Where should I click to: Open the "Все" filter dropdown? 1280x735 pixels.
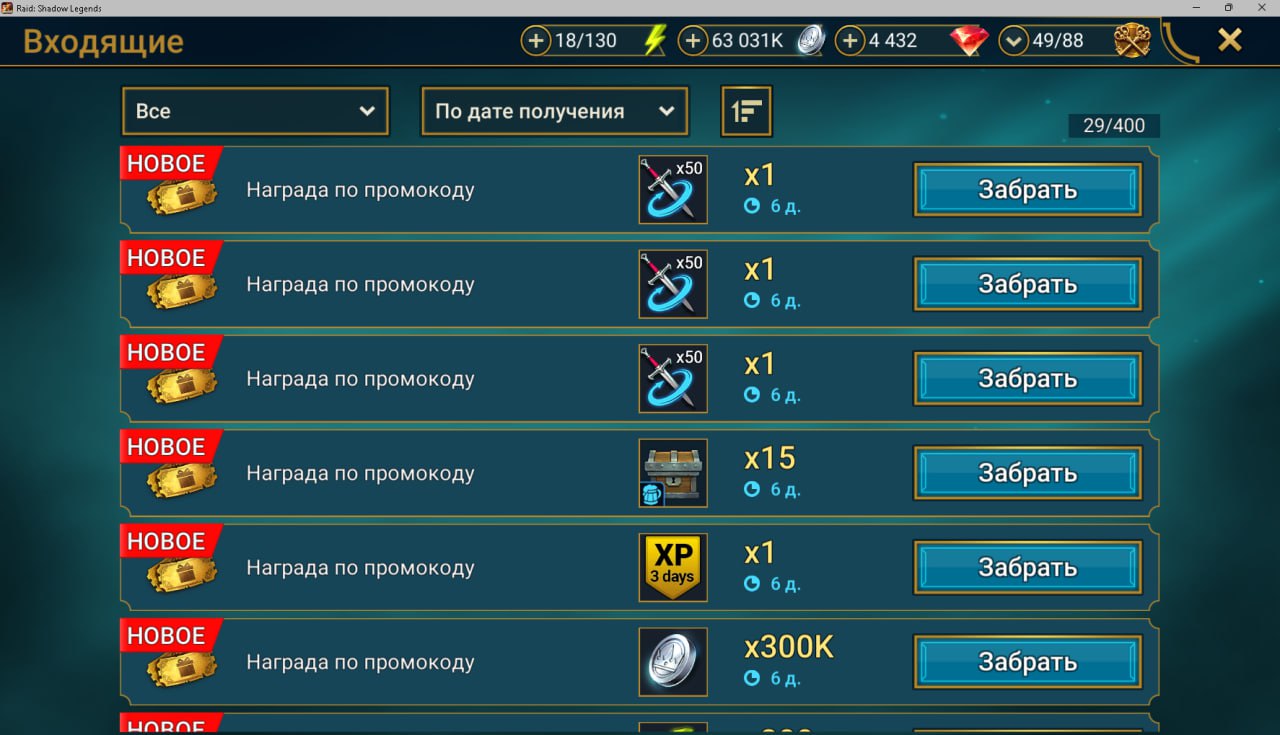click(254, 111)
